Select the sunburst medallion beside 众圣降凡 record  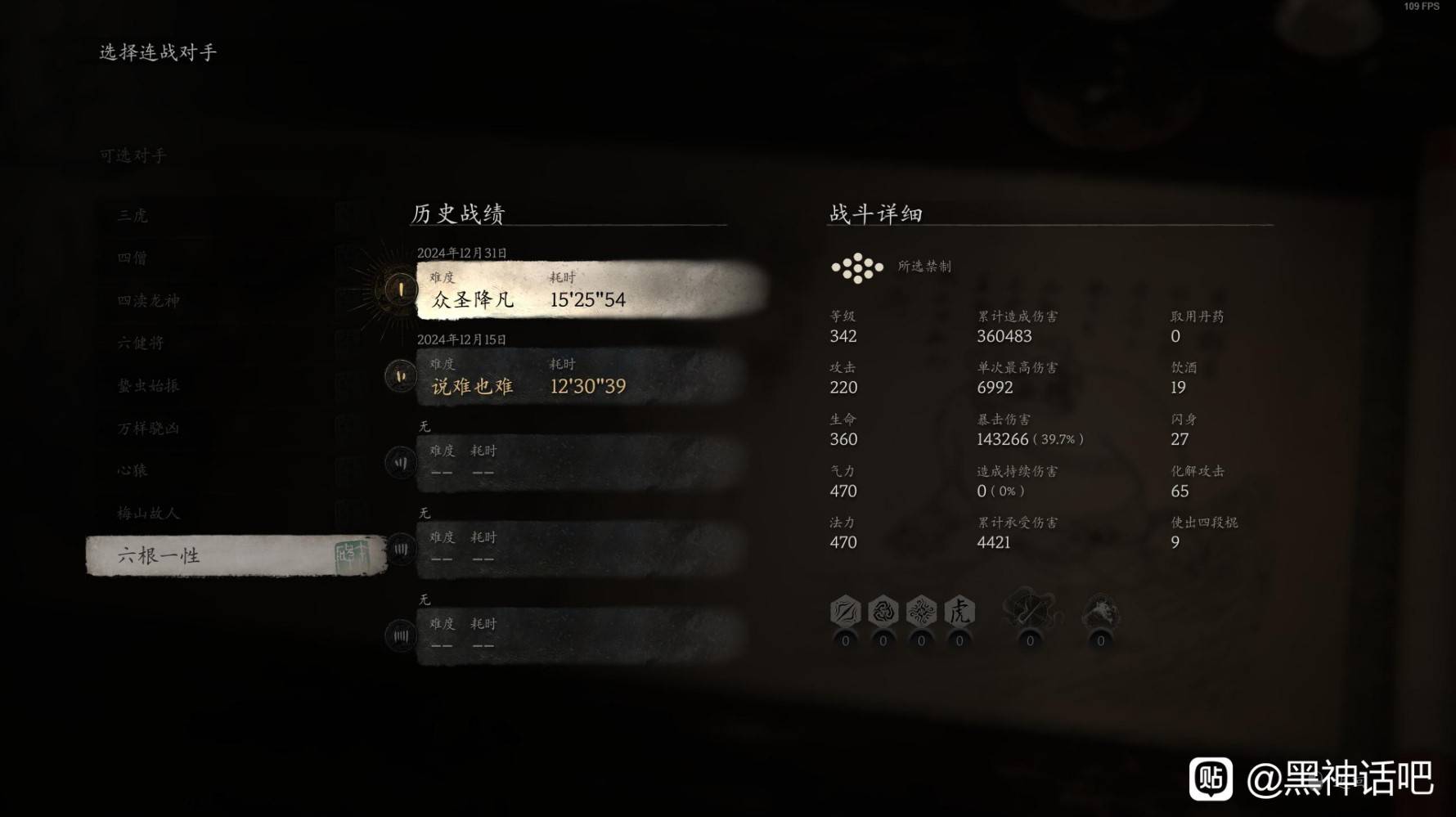tap(400, 290)
